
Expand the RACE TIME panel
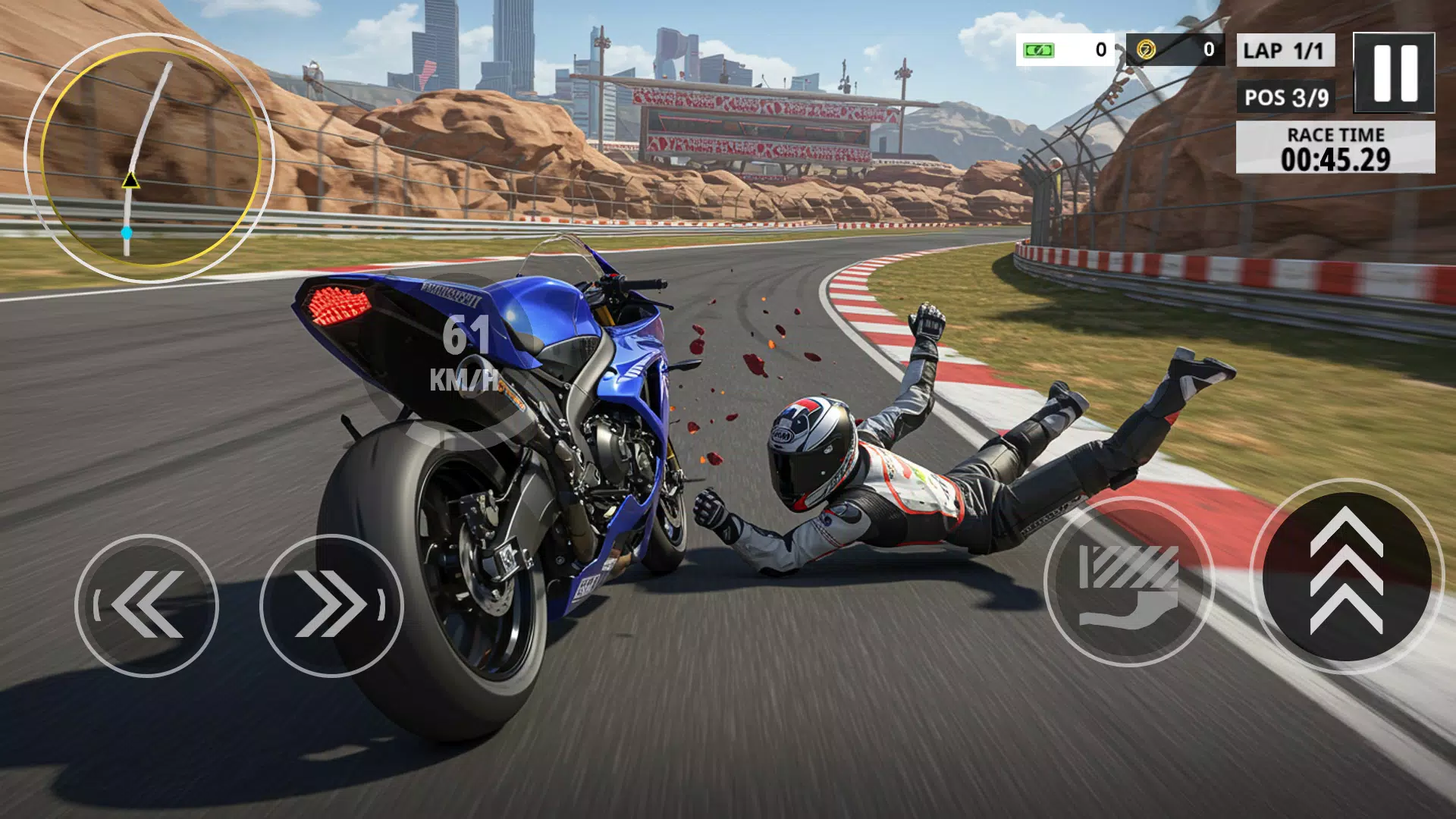coord(1335,149)
